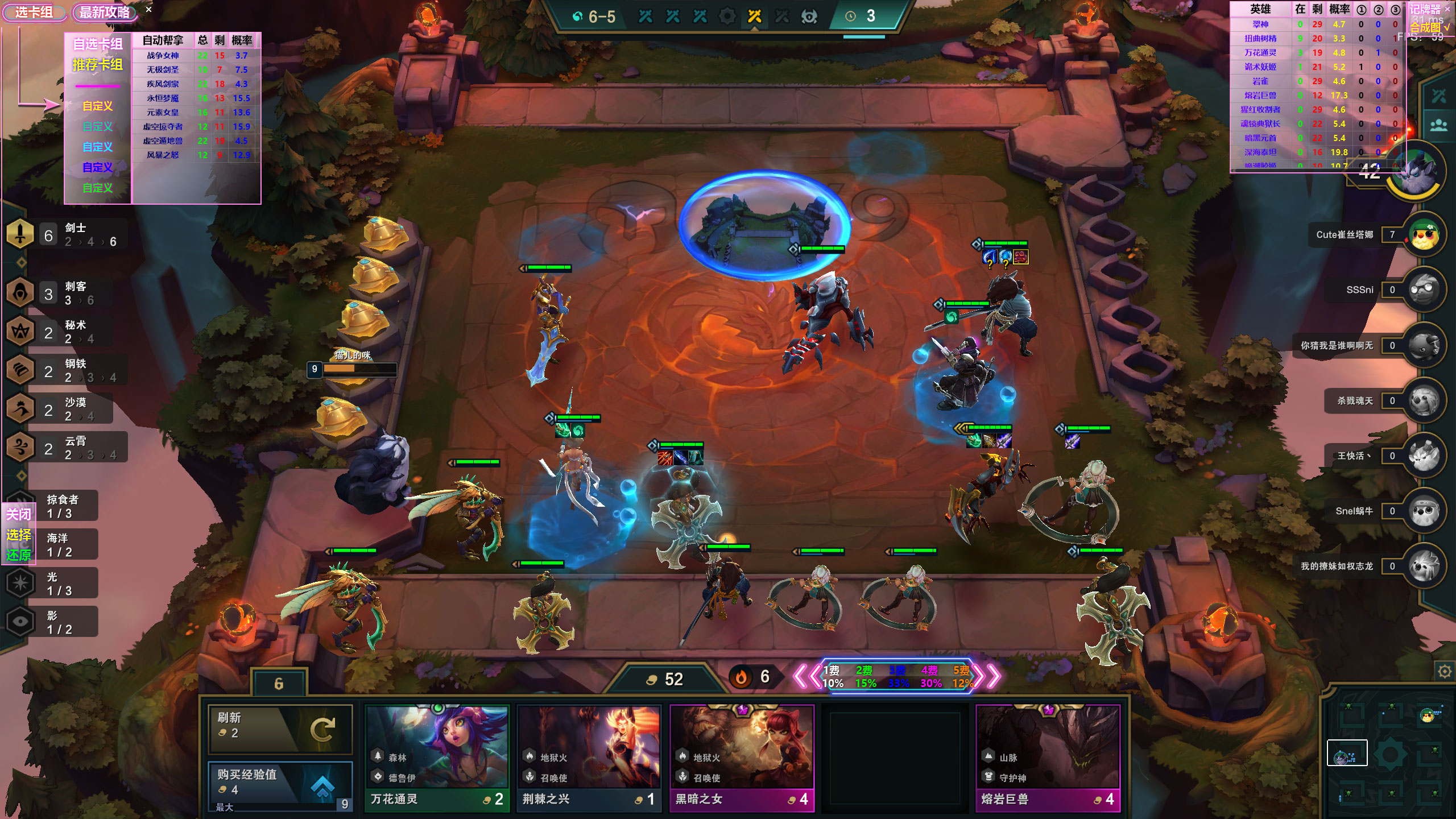Viewport: 1456px width, 819px height.
Task: Click the 还原 restore button
Action: 18,555
